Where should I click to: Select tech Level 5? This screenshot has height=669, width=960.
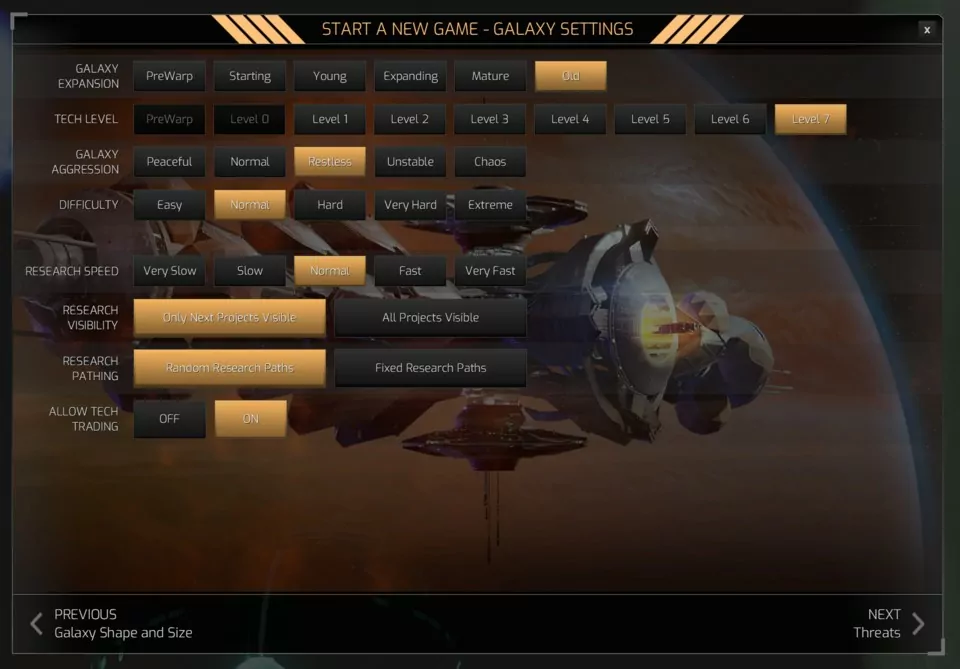point(650,119)
